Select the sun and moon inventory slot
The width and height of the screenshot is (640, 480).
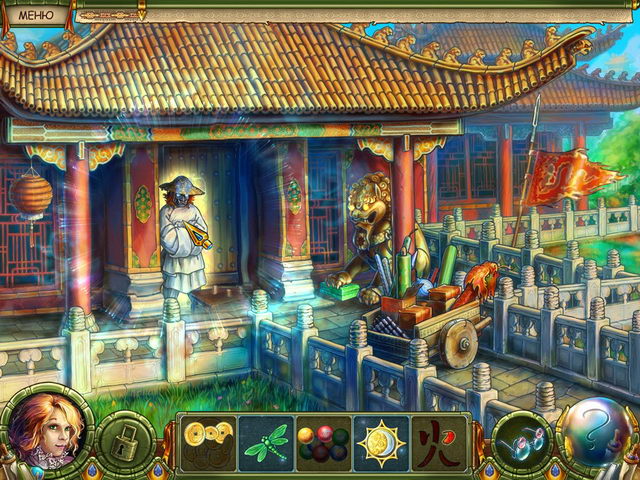point(381,441)
